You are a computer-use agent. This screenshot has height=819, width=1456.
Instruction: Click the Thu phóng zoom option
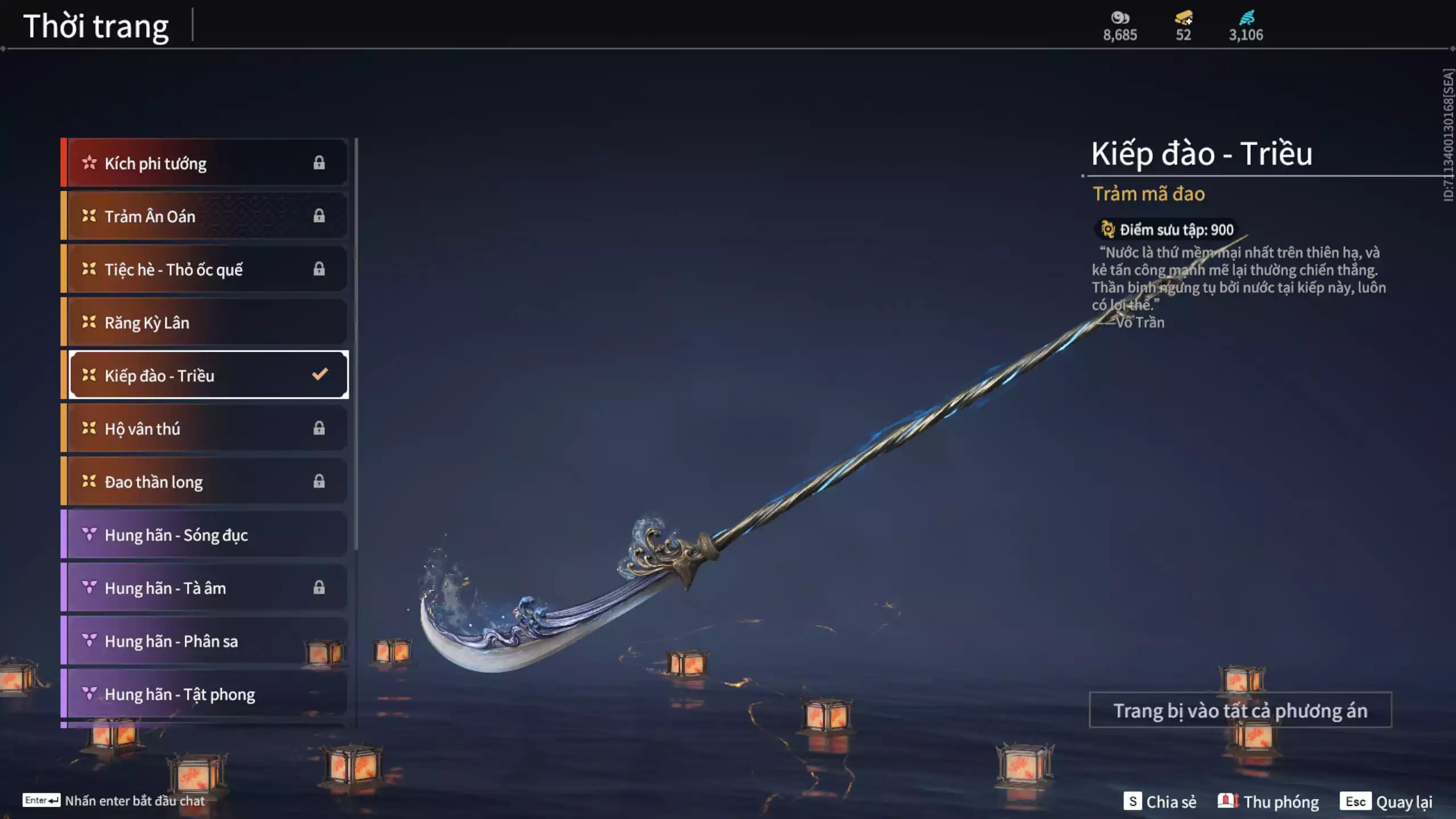coord(1268,801)
